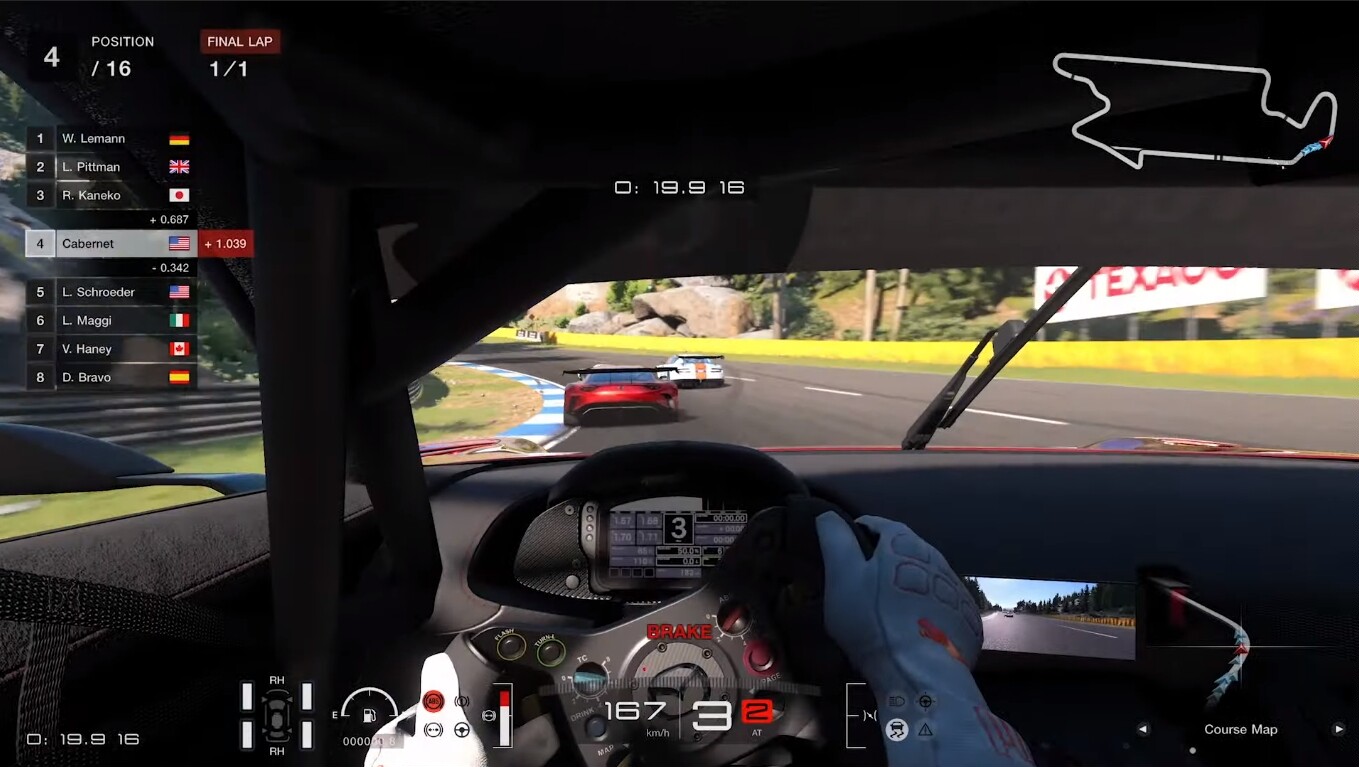Highlight the Cabernet player row
1359x767 pixels.
pyautogui.click(x=110, y=243)
